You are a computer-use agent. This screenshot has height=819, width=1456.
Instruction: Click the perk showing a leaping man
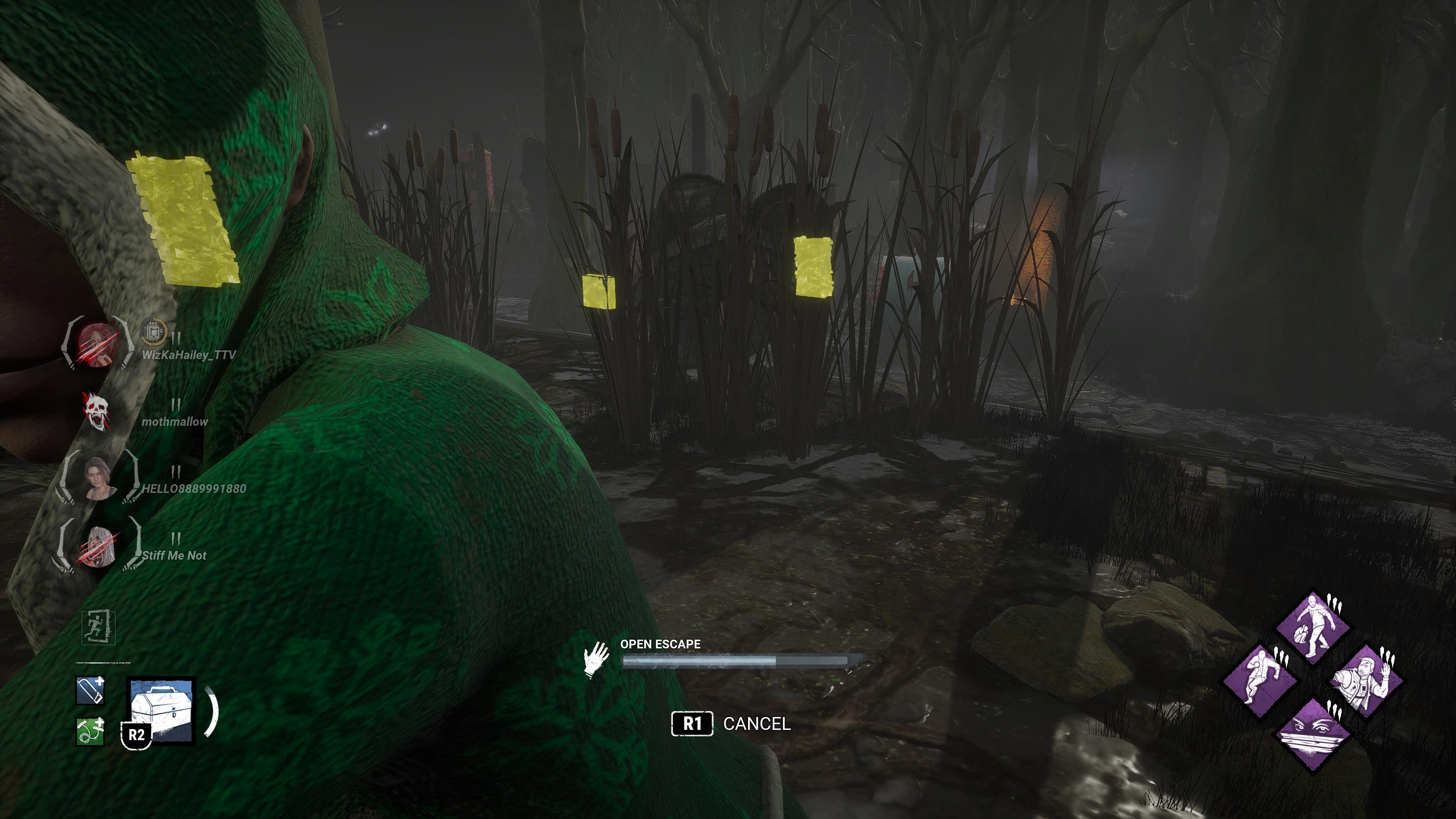pyautogui.click(x=1259, y=681)
